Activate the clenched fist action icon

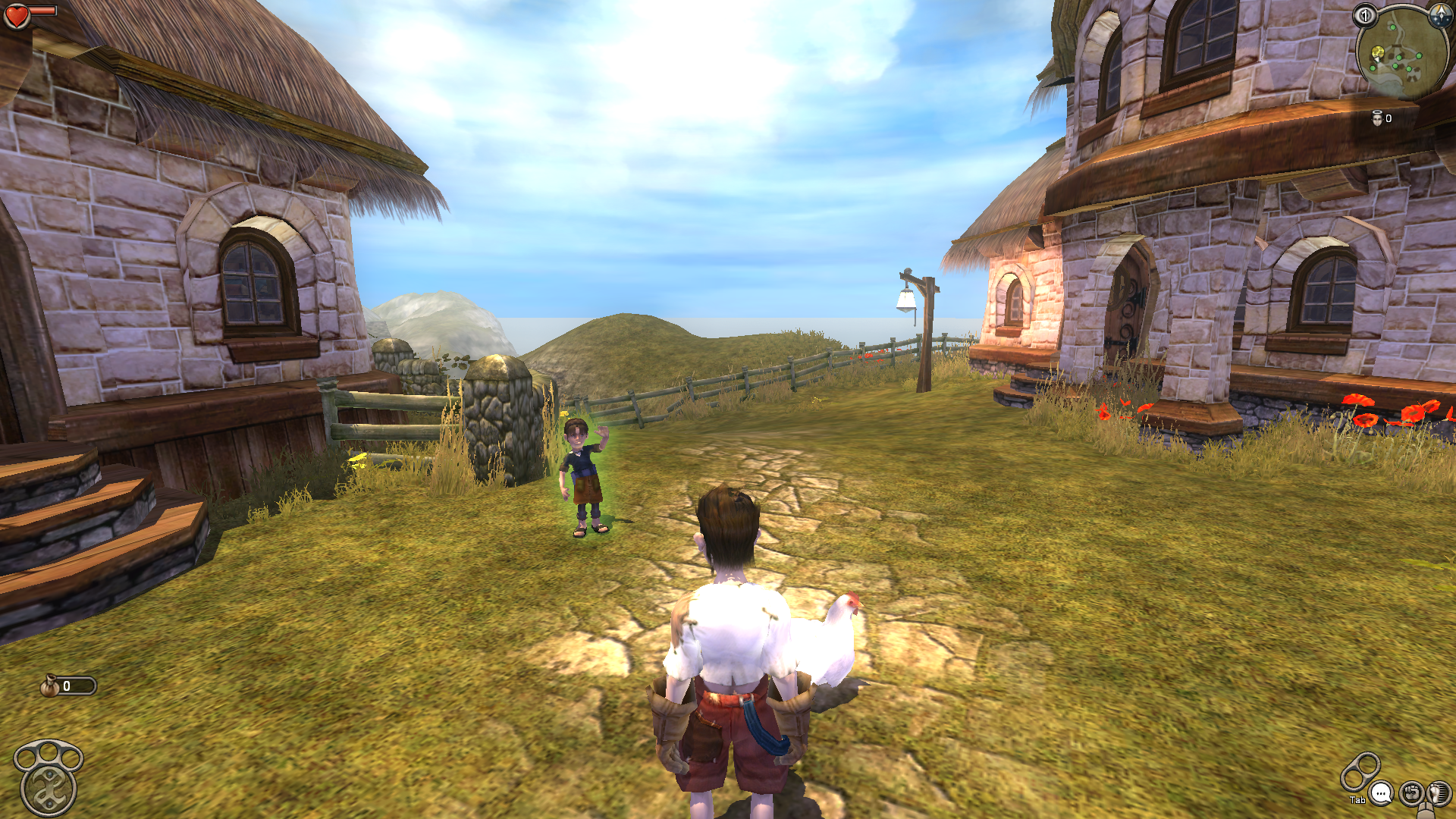1410,793
